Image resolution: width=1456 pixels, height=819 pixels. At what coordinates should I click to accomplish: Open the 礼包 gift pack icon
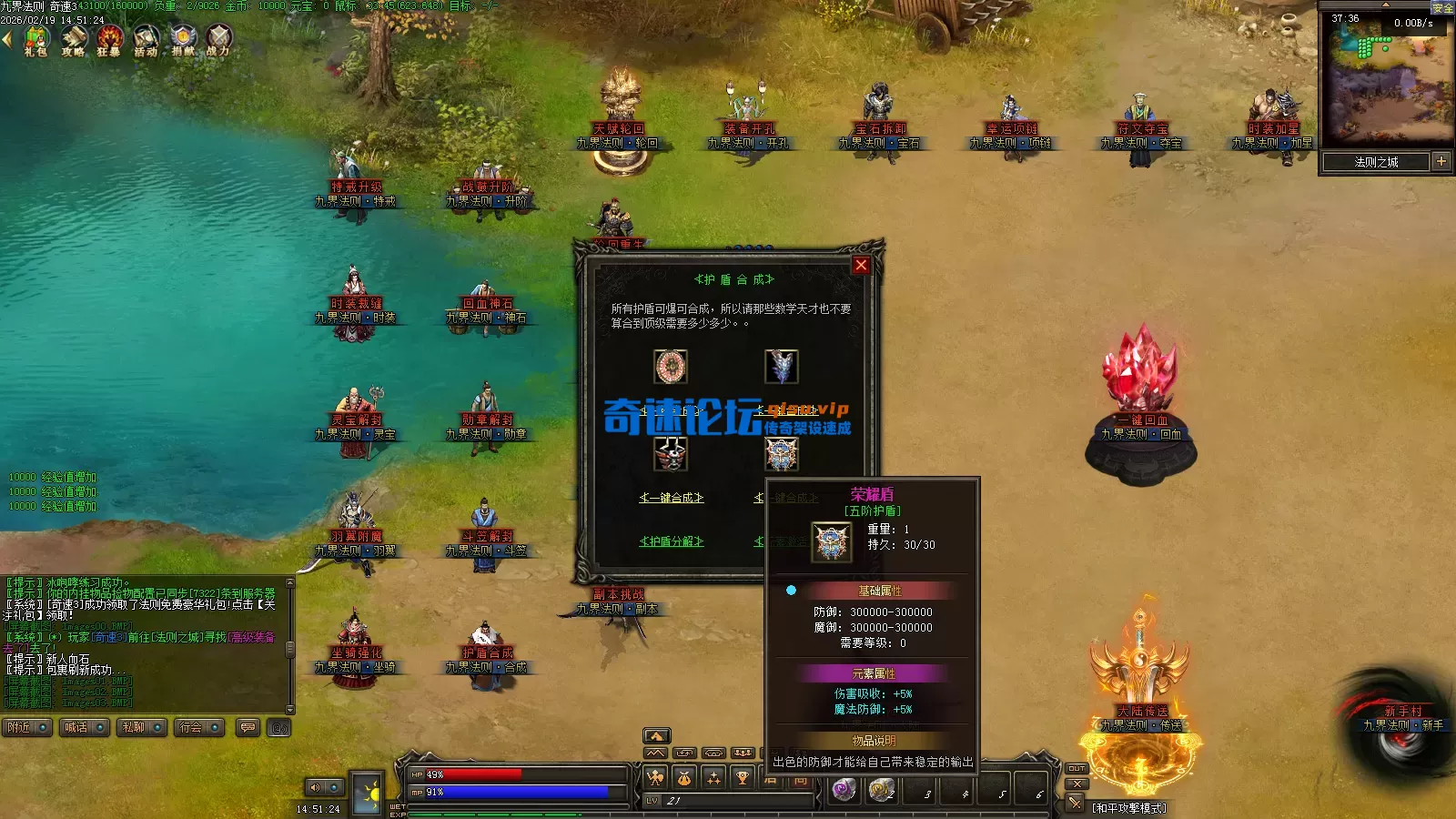pyautogui.click(x=36, y=39)
